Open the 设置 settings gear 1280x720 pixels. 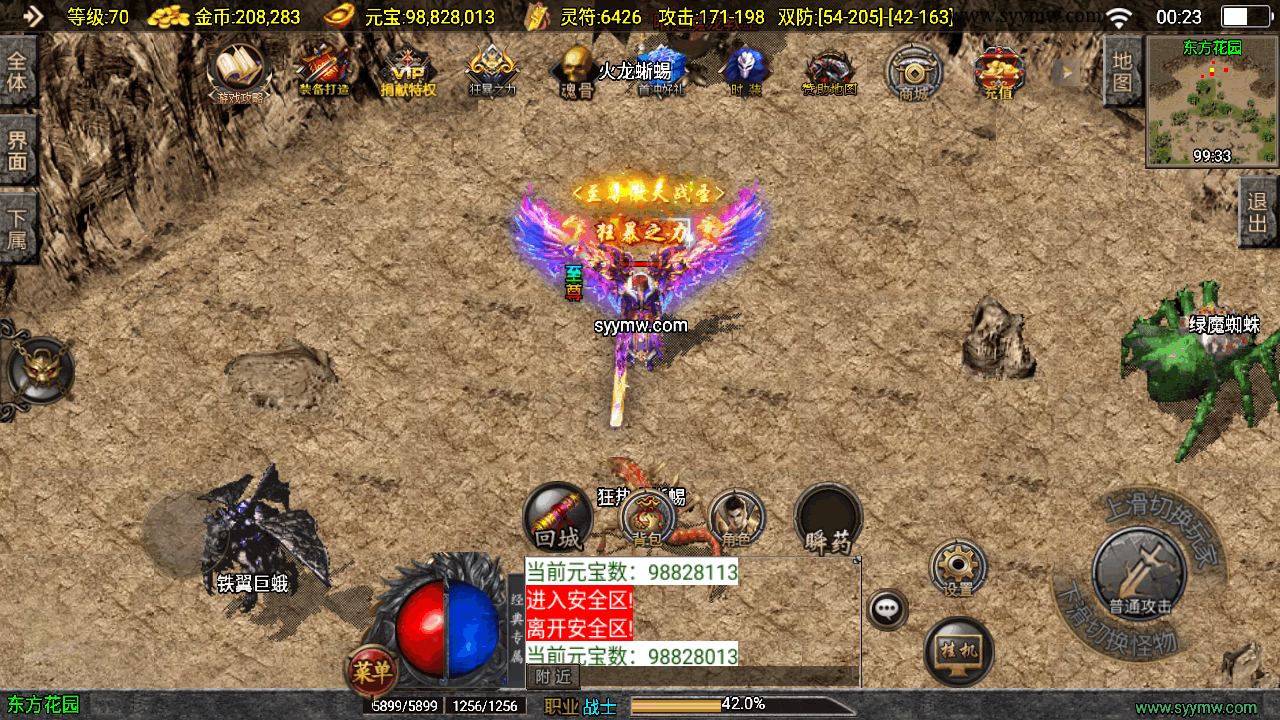point(958,568)
